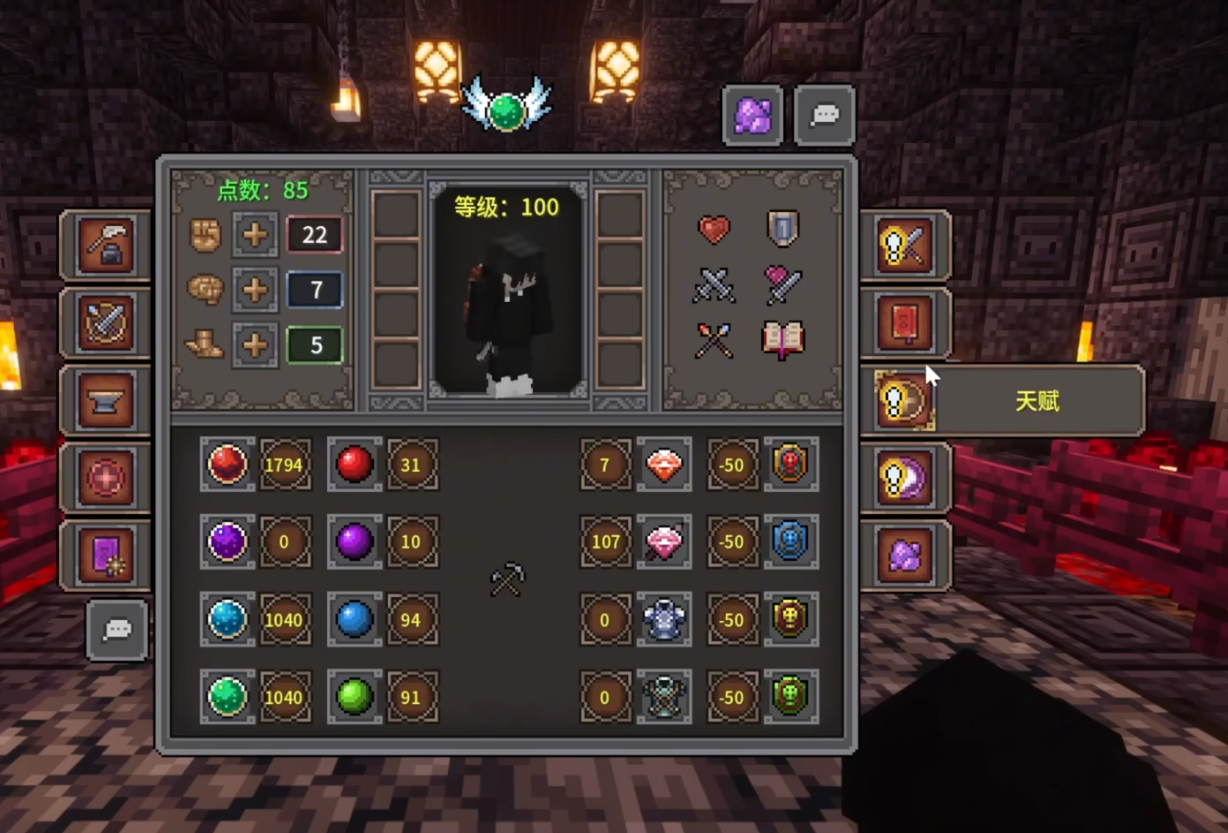Select the purple crescent moon tab

point(904,479)
